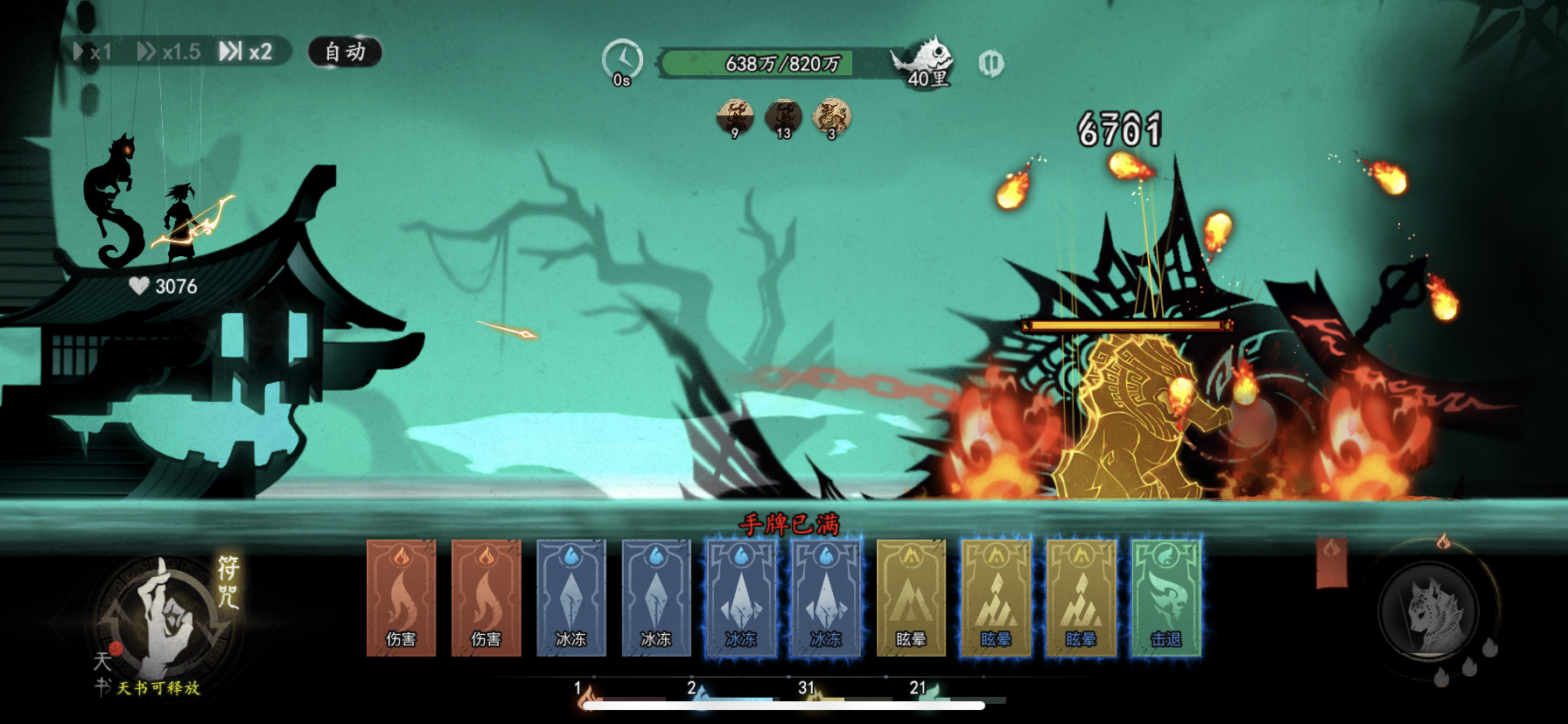Set battle speed to x1

pyautogui.click(x=94, y=52)
